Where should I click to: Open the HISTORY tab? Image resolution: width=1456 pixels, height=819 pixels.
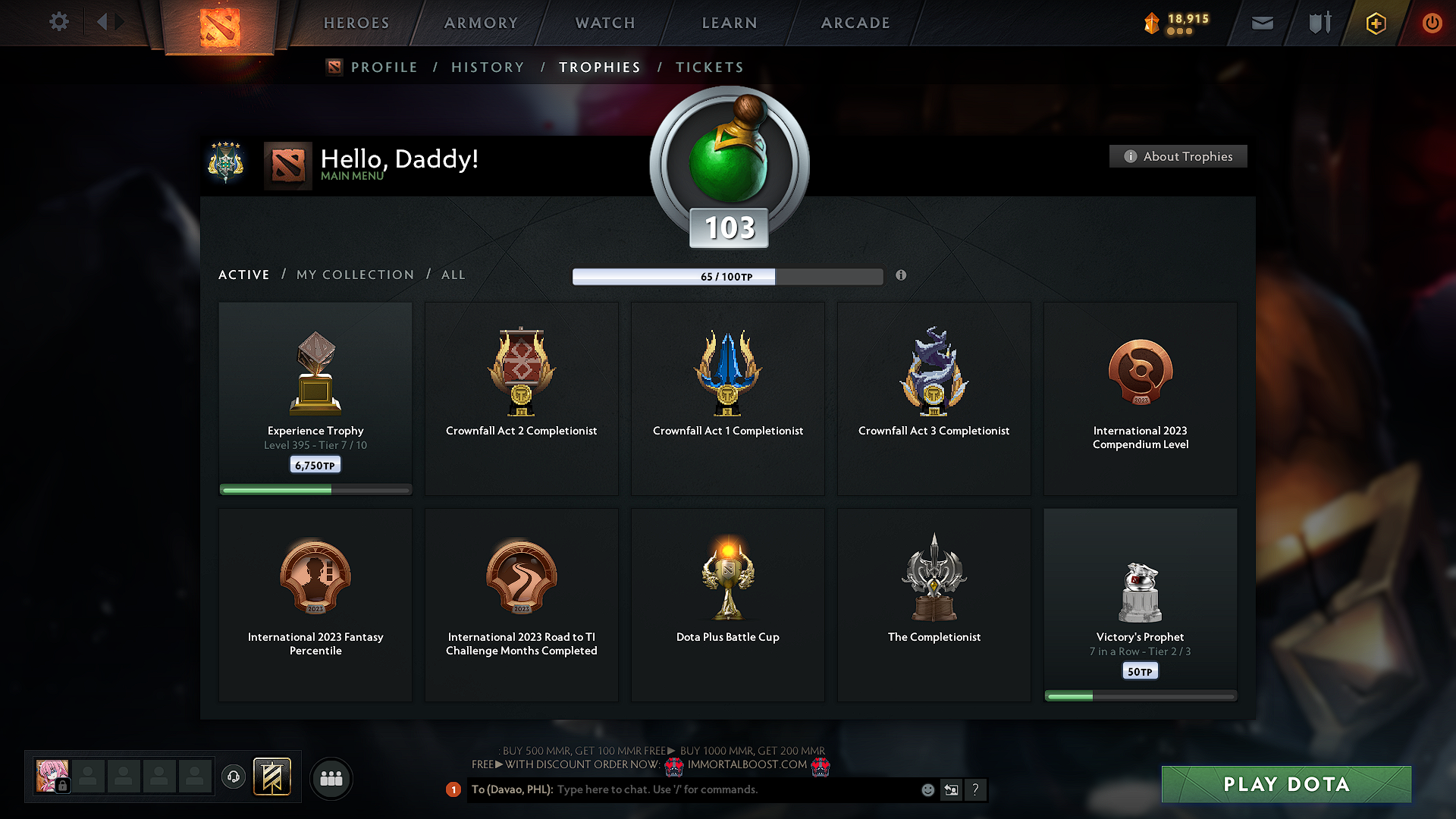488,67
